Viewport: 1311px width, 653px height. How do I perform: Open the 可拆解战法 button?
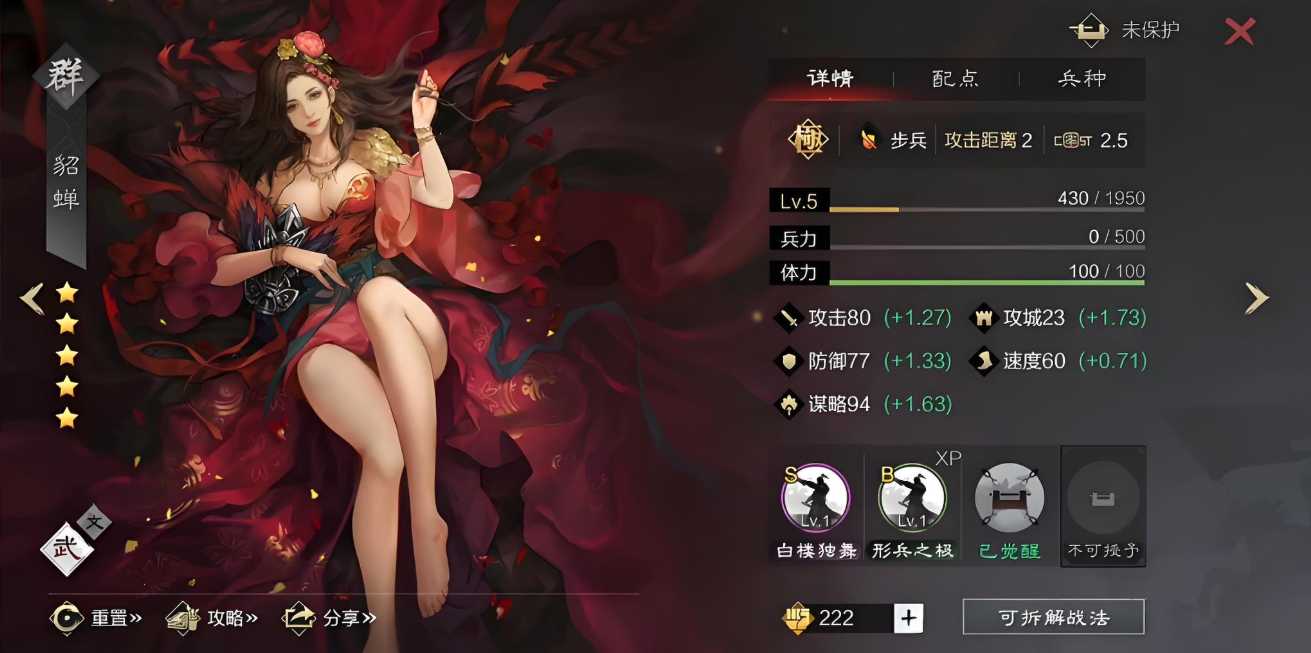[1053, 617]
